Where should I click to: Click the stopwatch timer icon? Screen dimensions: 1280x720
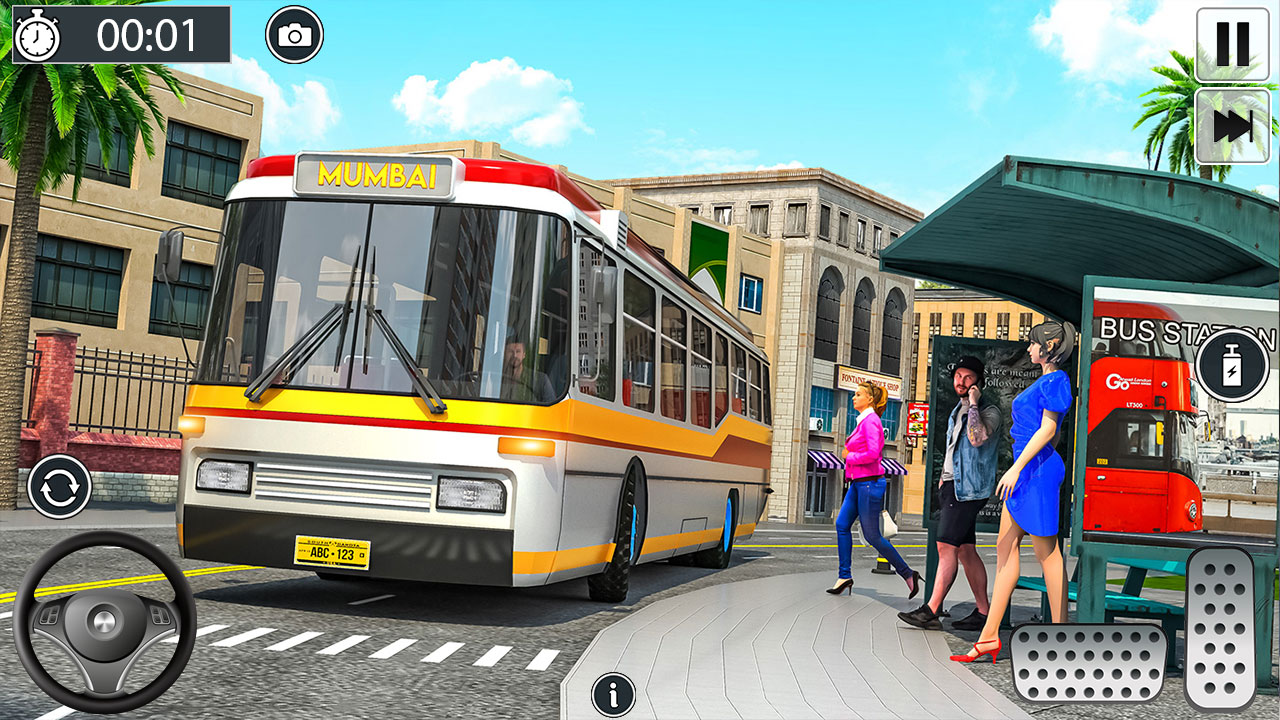pyautogui.click(x=40, y=33)
